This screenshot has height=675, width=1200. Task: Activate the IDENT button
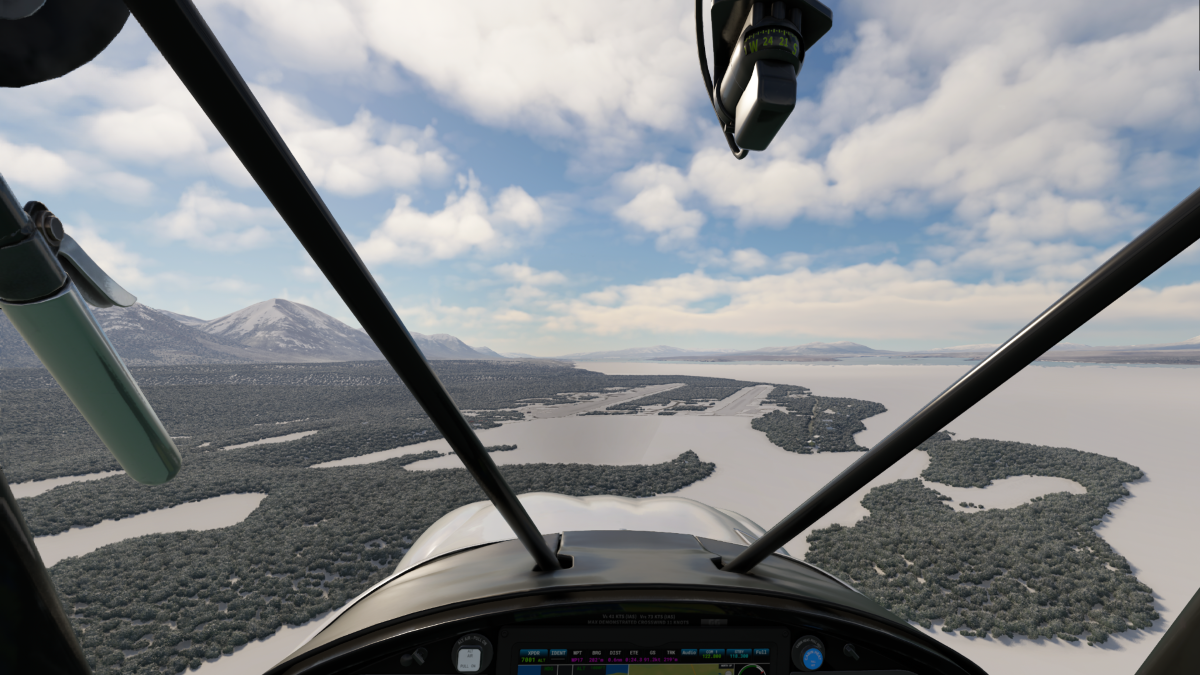coord(558,653)
